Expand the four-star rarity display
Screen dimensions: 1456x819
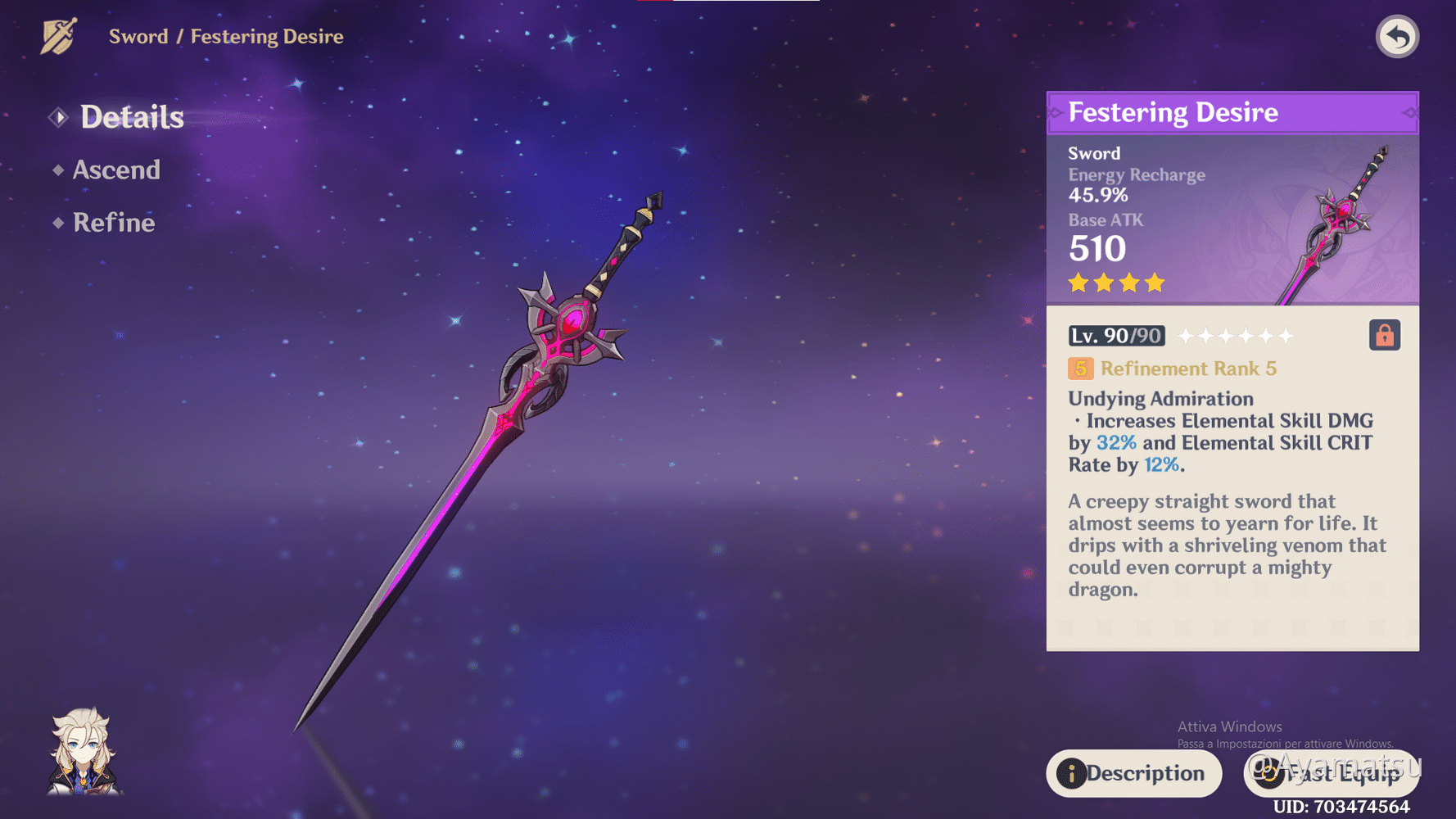1115,283
